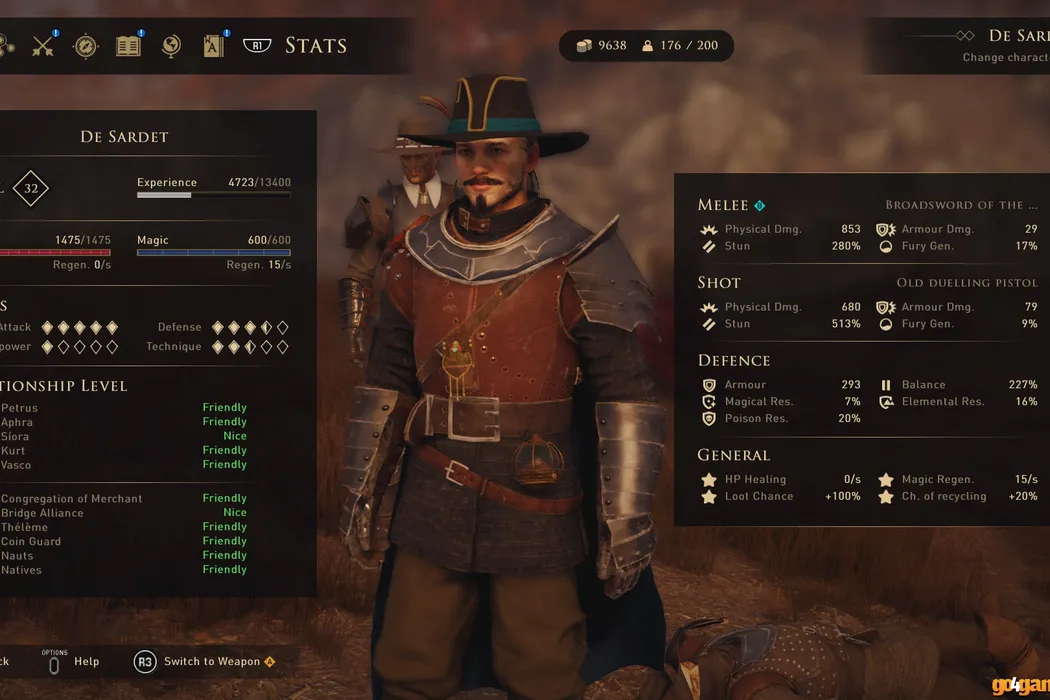
Task: Open the journal open-book tab
Action: pyautogui.click(x=128, y=45)
